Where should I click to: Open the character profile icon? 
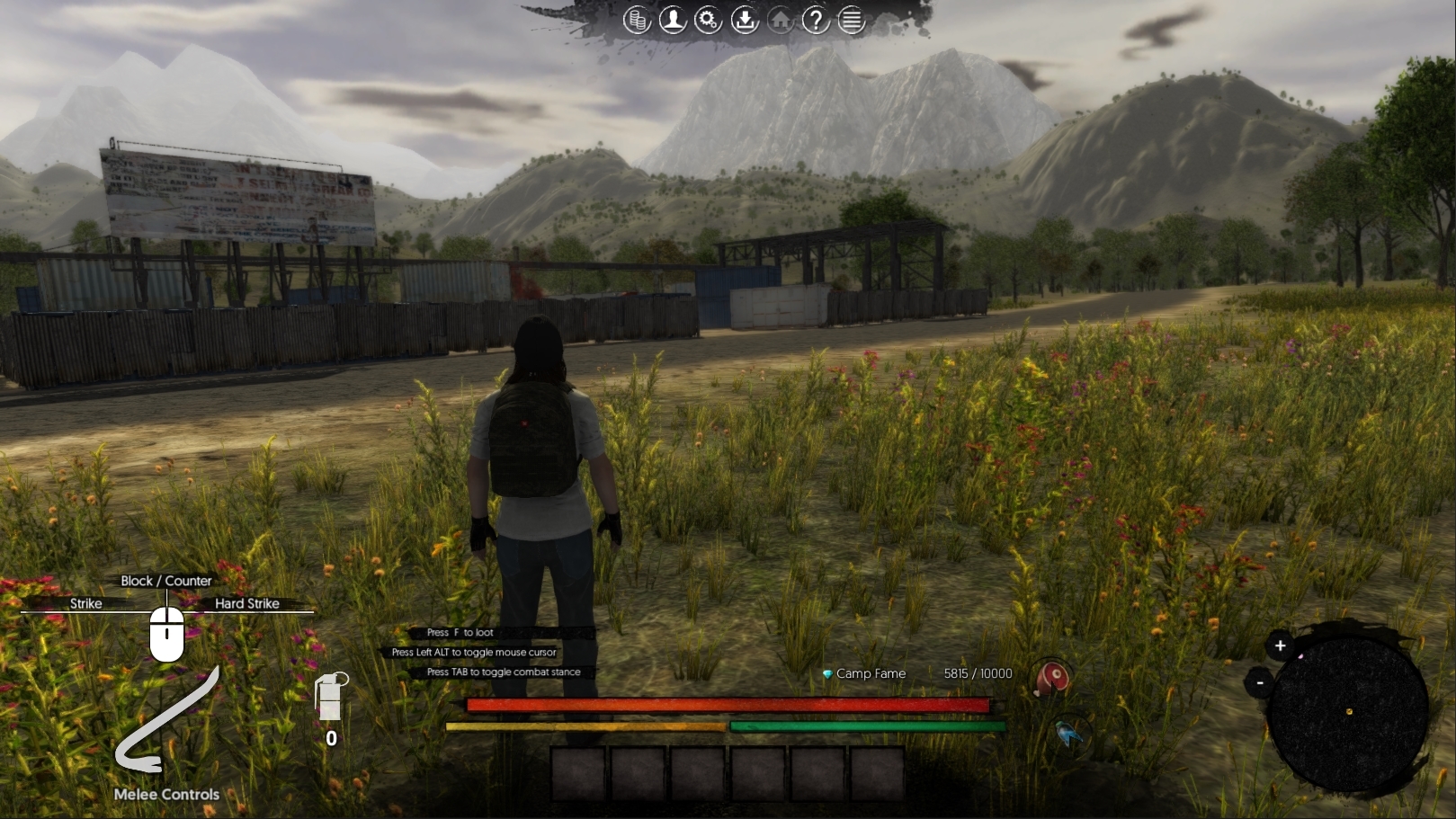point(673,20)
